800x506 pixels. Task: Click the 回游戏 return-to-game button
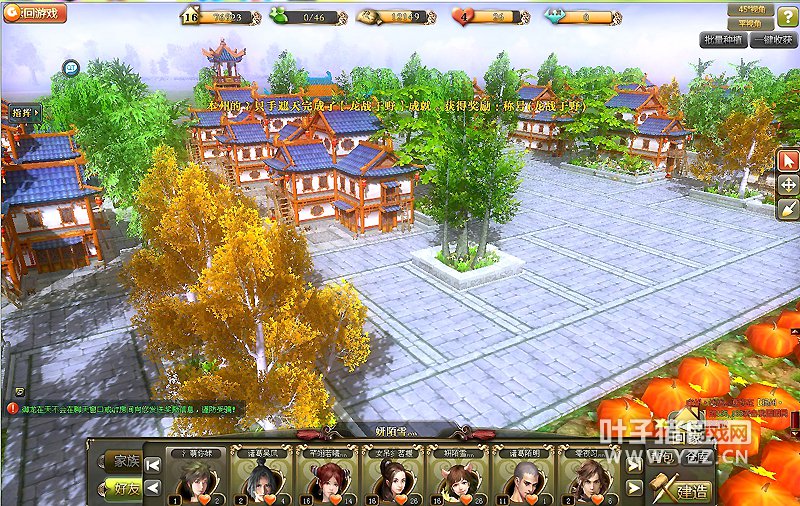[x=35, y=14]
